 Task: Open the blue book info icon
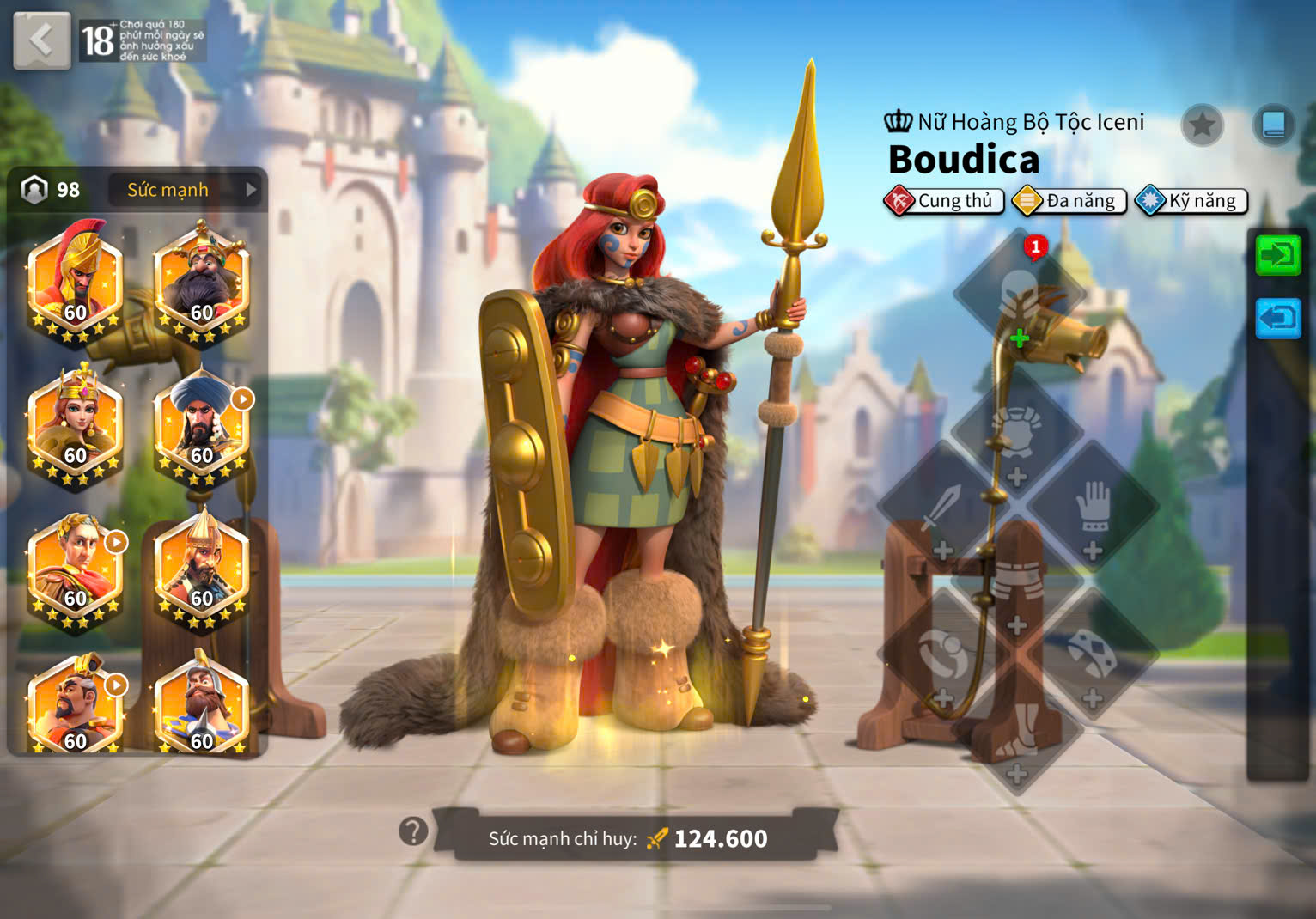[x=1273, y=125]
